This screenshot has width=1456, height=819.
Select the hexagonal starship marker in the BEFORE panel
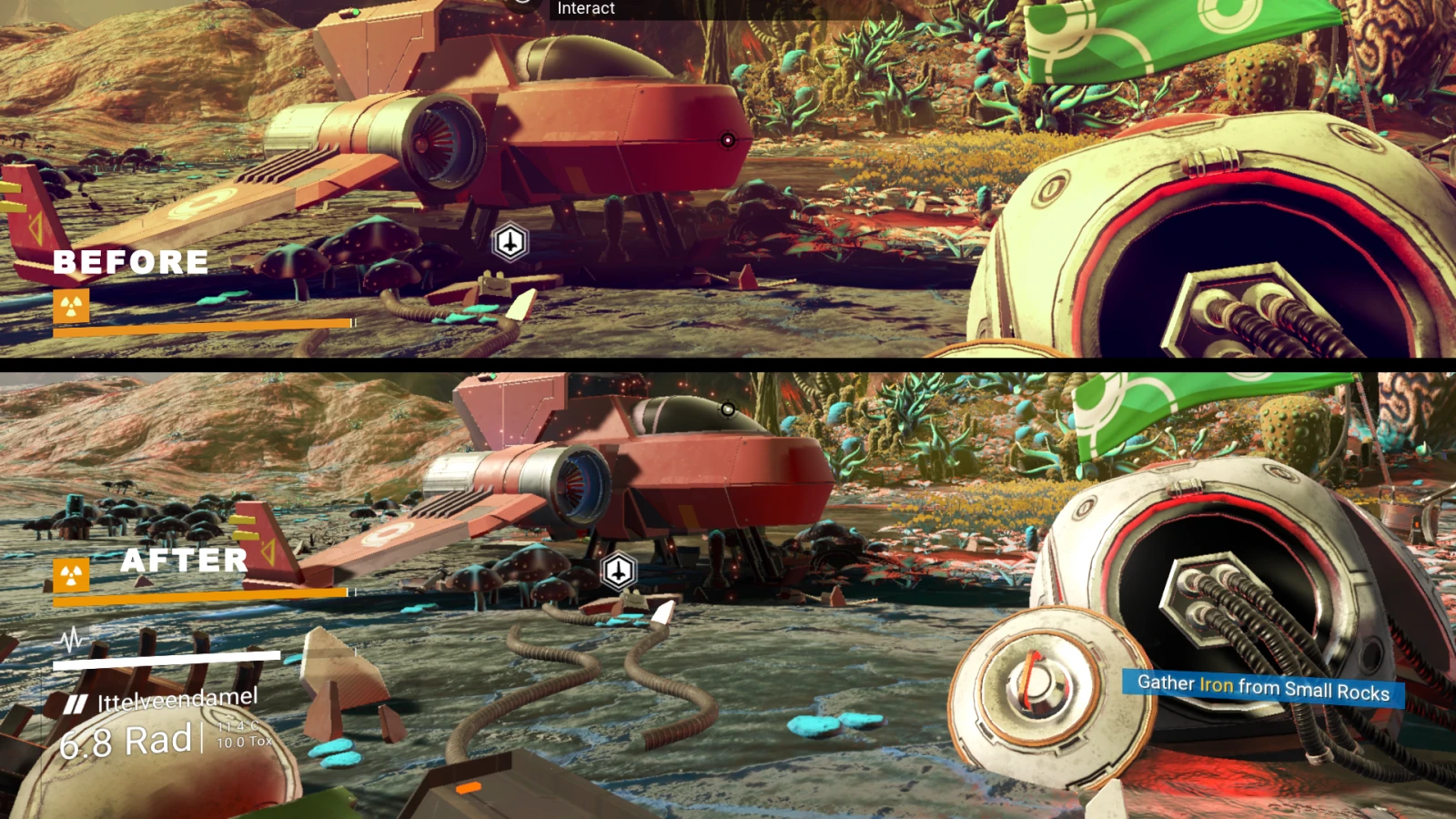[x=511, y=240]
